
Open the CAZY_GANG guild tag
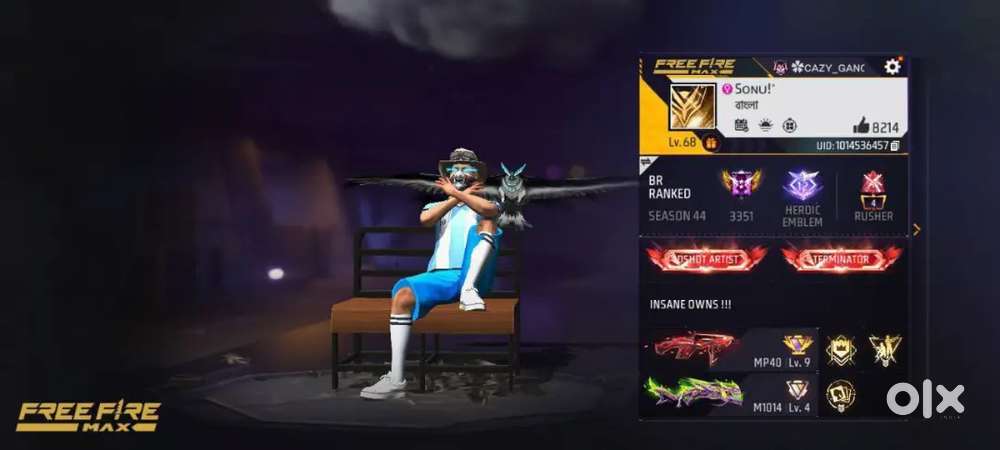pyautogui.click(x=827, y=67)
